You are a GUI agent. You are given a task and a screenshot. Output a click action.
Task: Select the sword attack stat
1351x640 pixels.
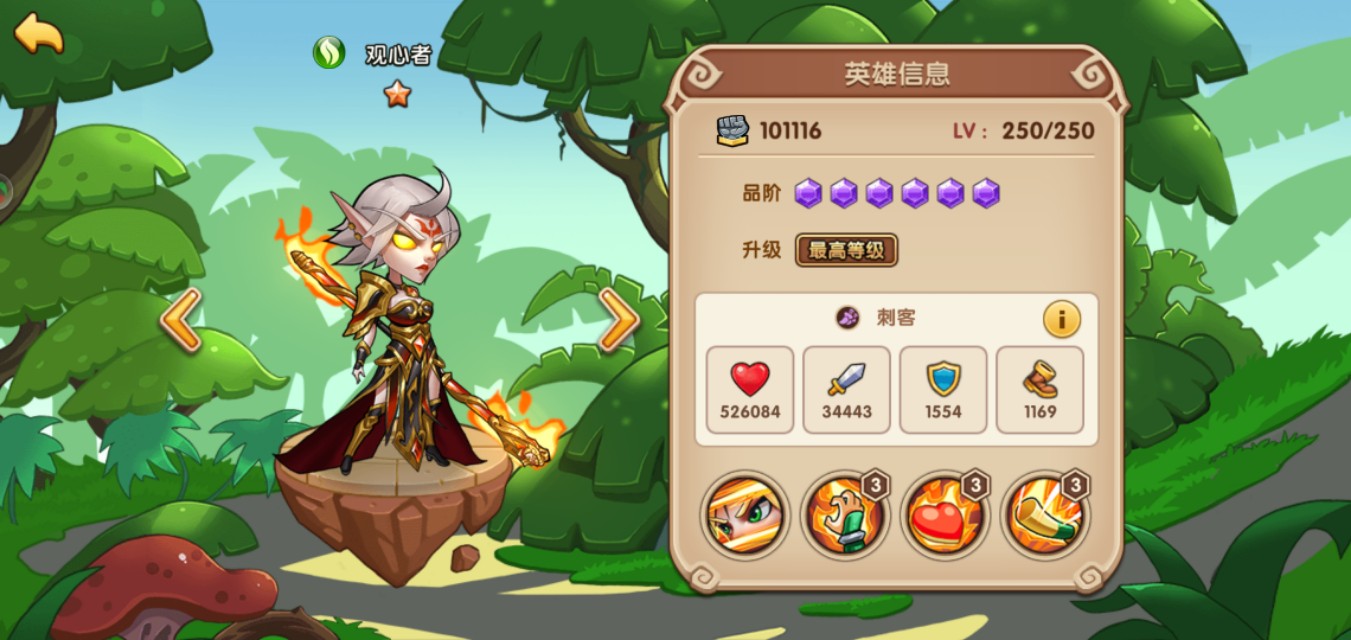(846, 390)
